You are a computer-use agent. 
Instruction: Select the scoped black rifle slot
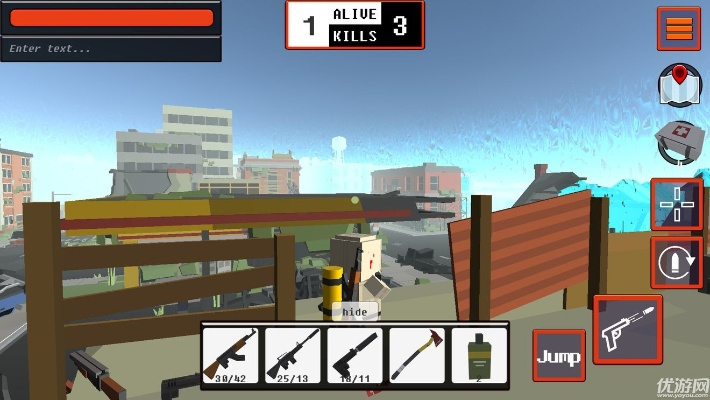pyautogui.click(x=293, y=354)
